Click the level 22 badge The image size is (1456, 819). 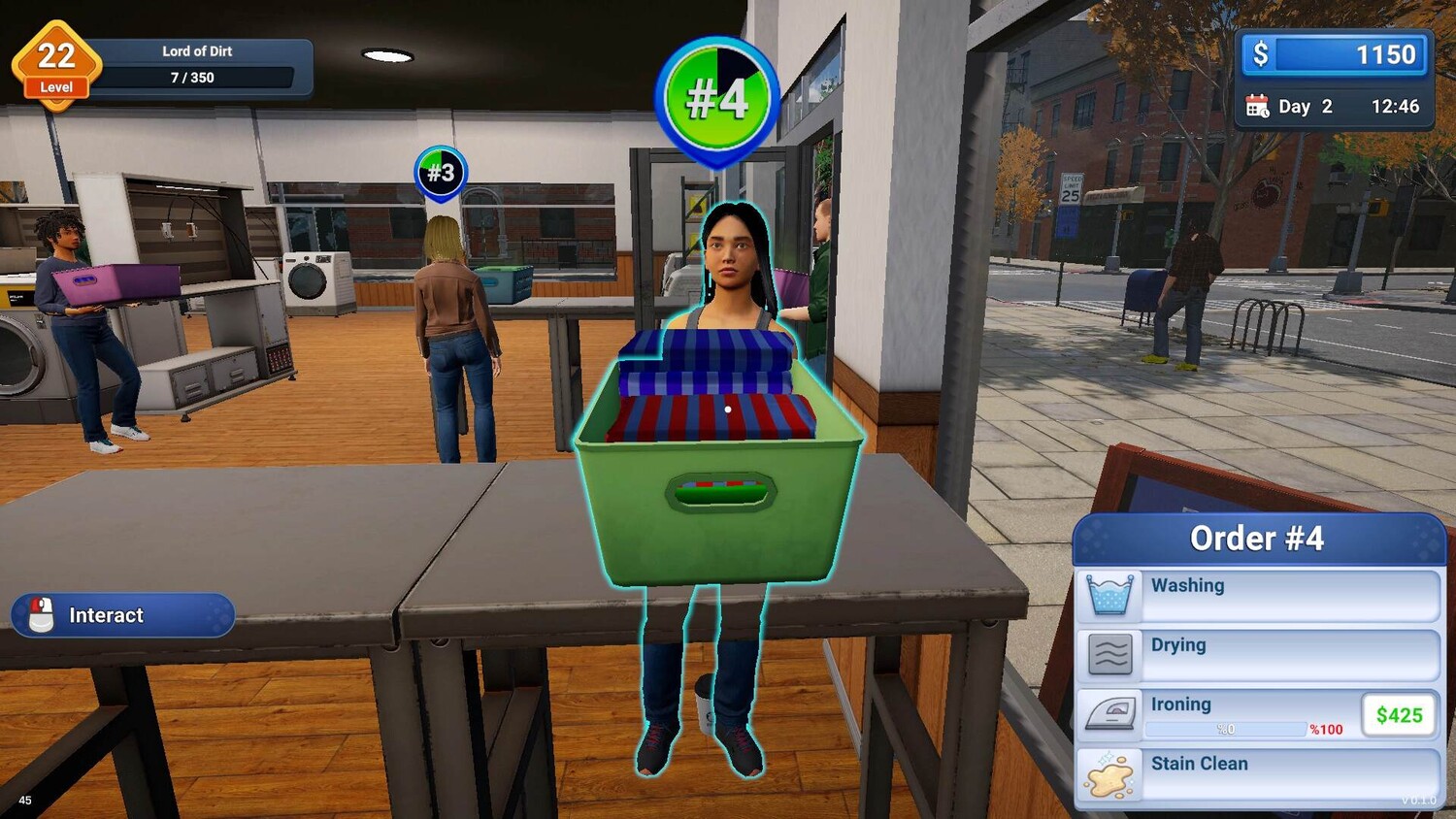click(x=56, y=63)
